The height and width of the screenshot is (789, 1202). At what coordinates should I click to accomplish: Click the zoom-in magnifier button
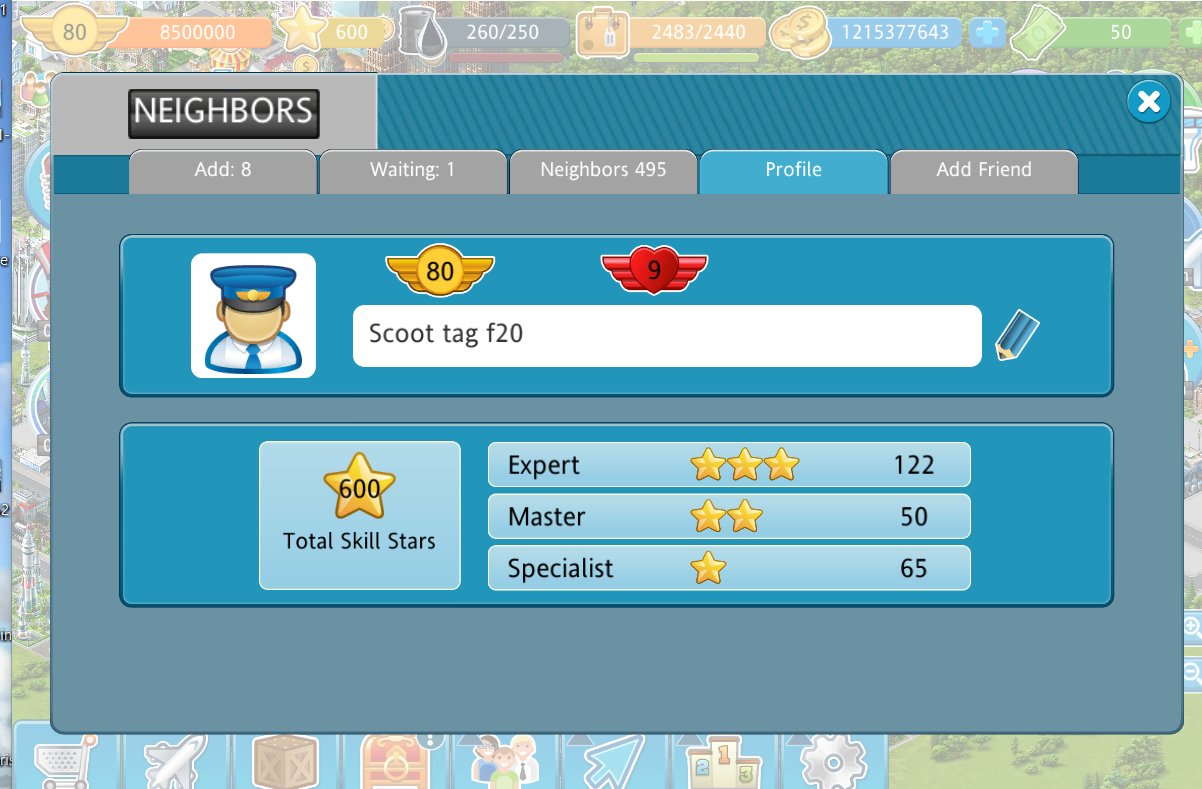click(x=1192, y=628)
